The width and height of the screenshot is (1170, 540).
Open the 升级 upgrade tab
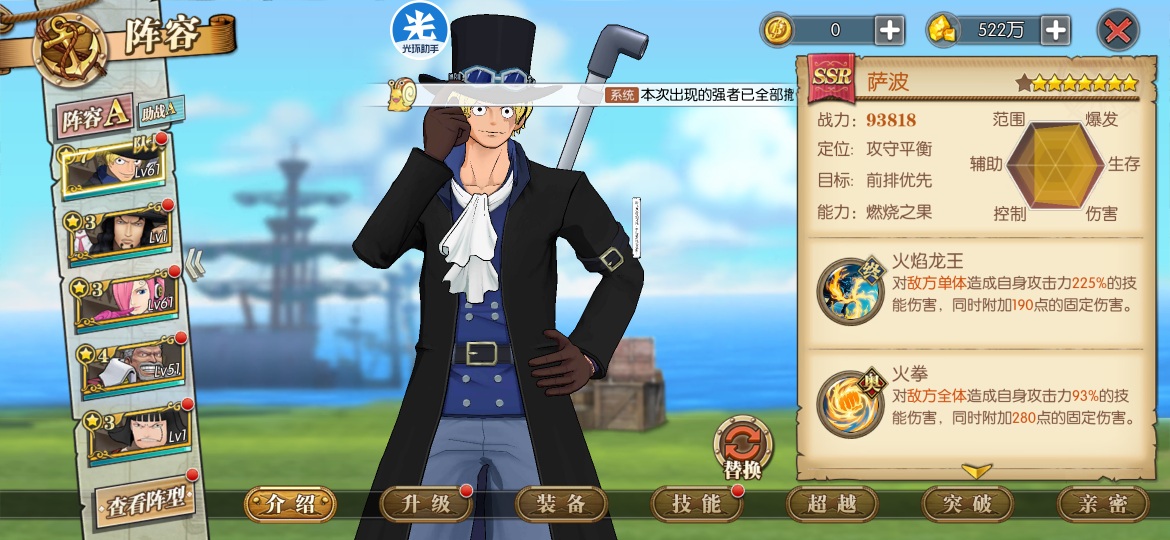[x=425, y=503]
